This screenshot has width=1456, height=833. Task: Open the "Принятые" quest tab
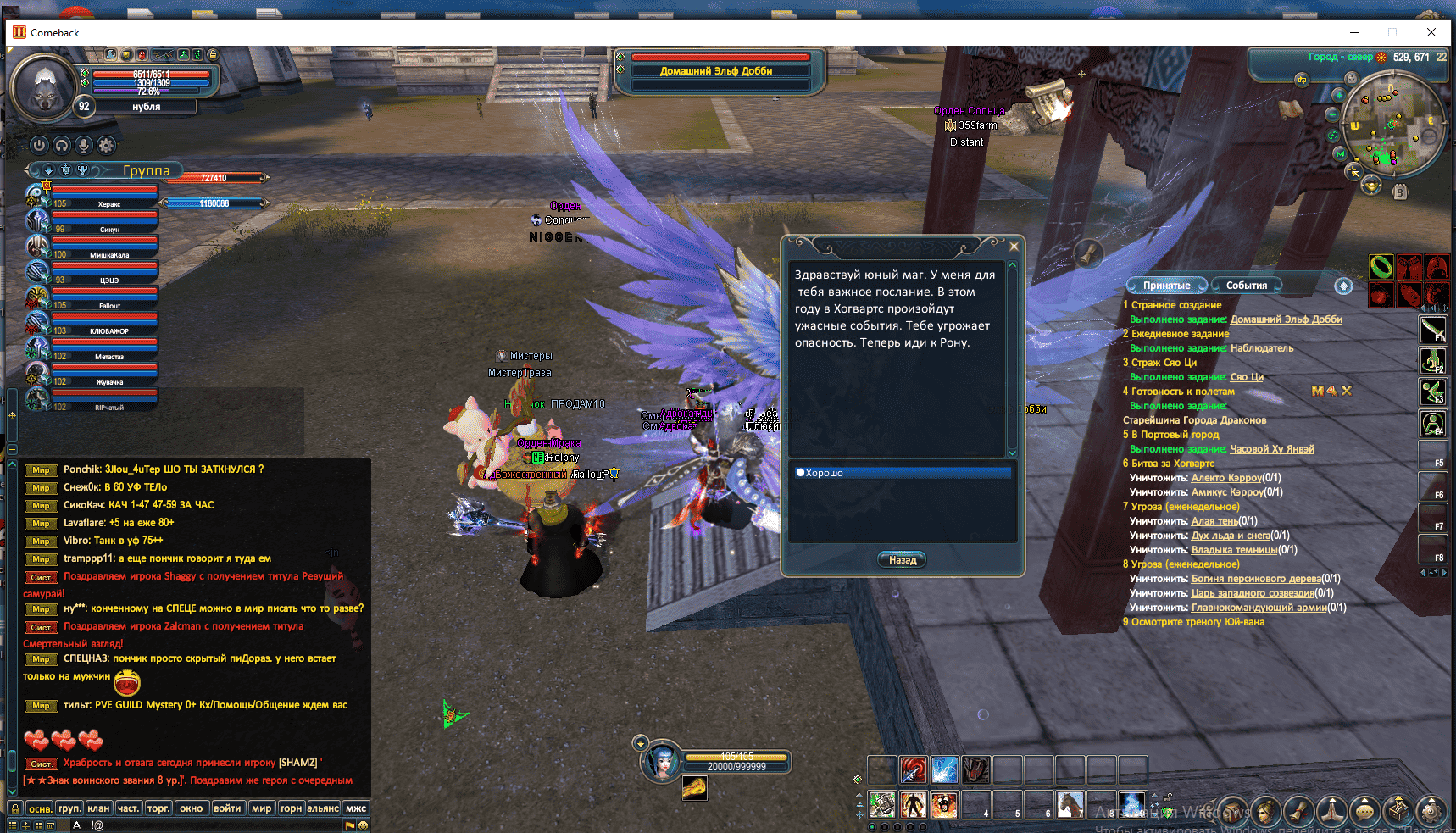click(x=1166, y=286)
